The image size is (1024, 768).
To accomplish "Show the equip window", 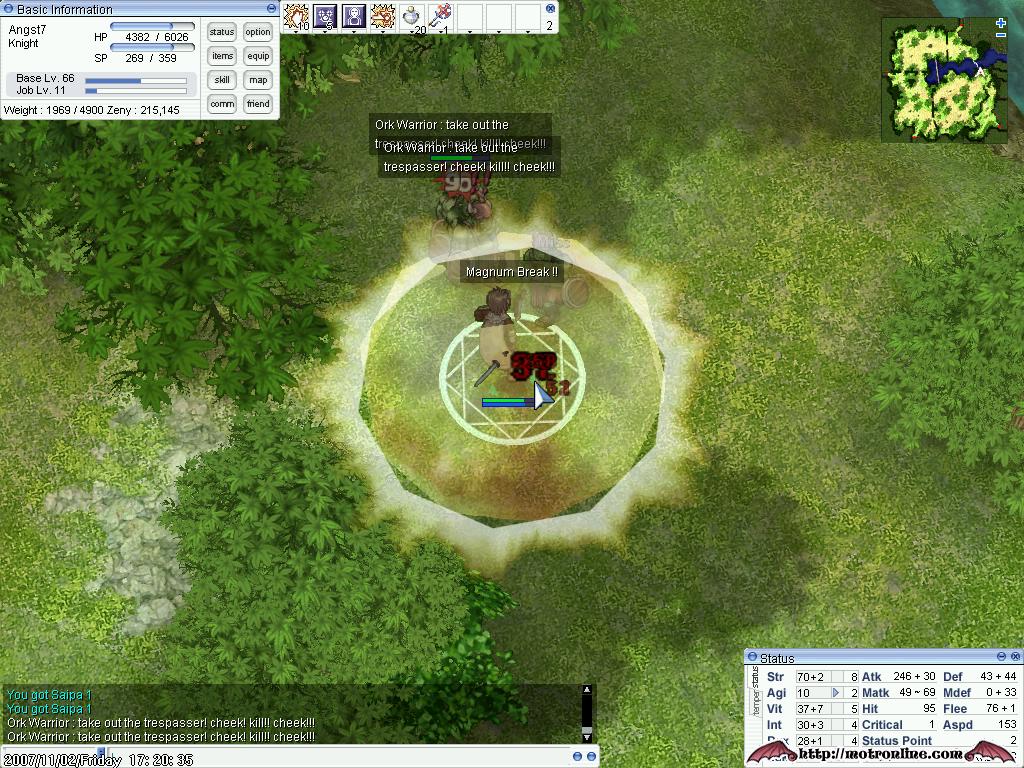I will point(258,56).
